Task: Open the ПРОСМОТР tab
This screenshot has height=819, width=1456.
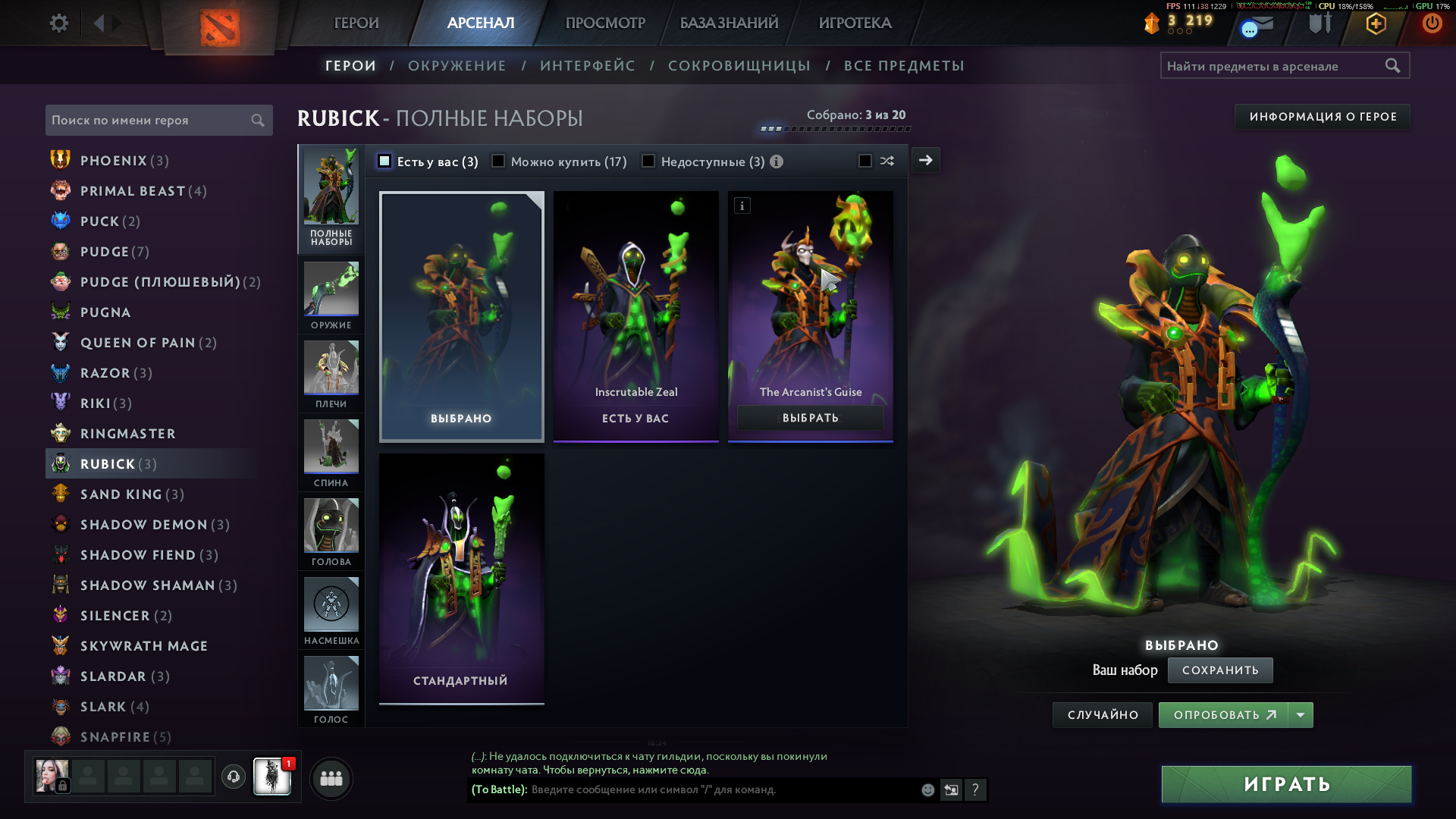Action: click(x=605, y=24)
